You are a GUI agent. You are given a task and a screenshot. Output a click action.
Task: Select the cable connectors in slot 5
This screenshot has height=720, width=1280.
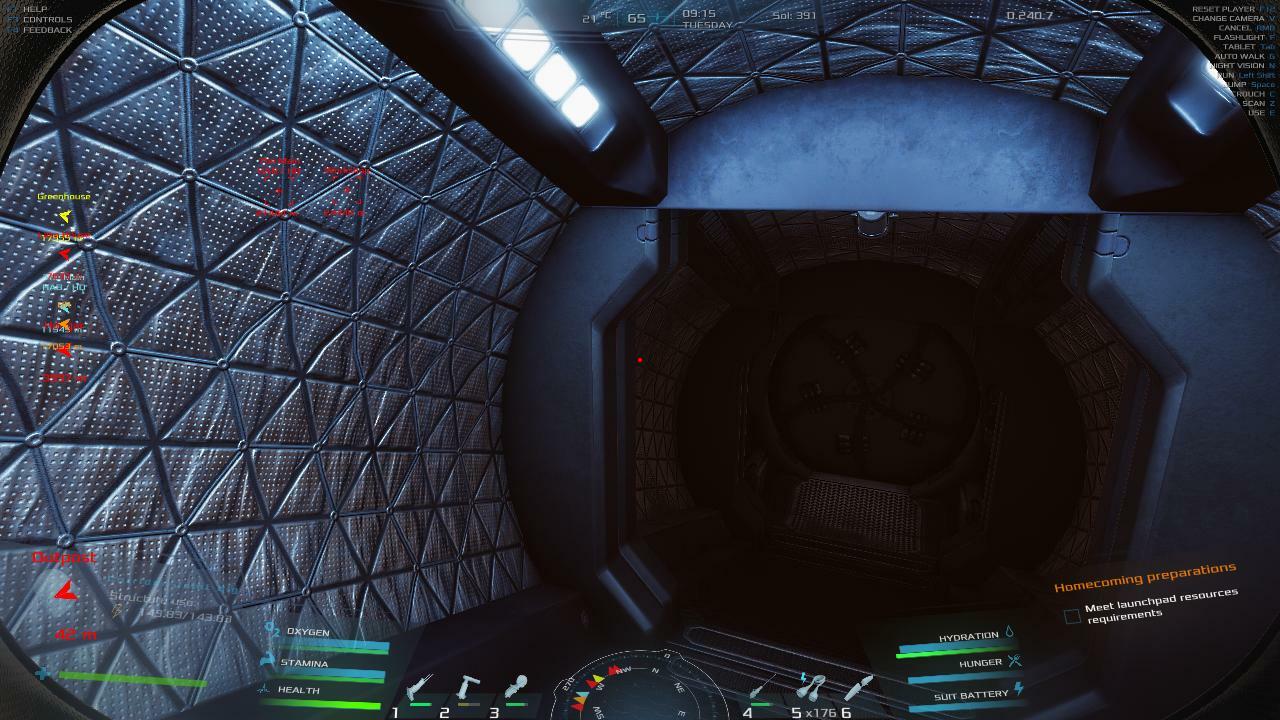point(812,688)
